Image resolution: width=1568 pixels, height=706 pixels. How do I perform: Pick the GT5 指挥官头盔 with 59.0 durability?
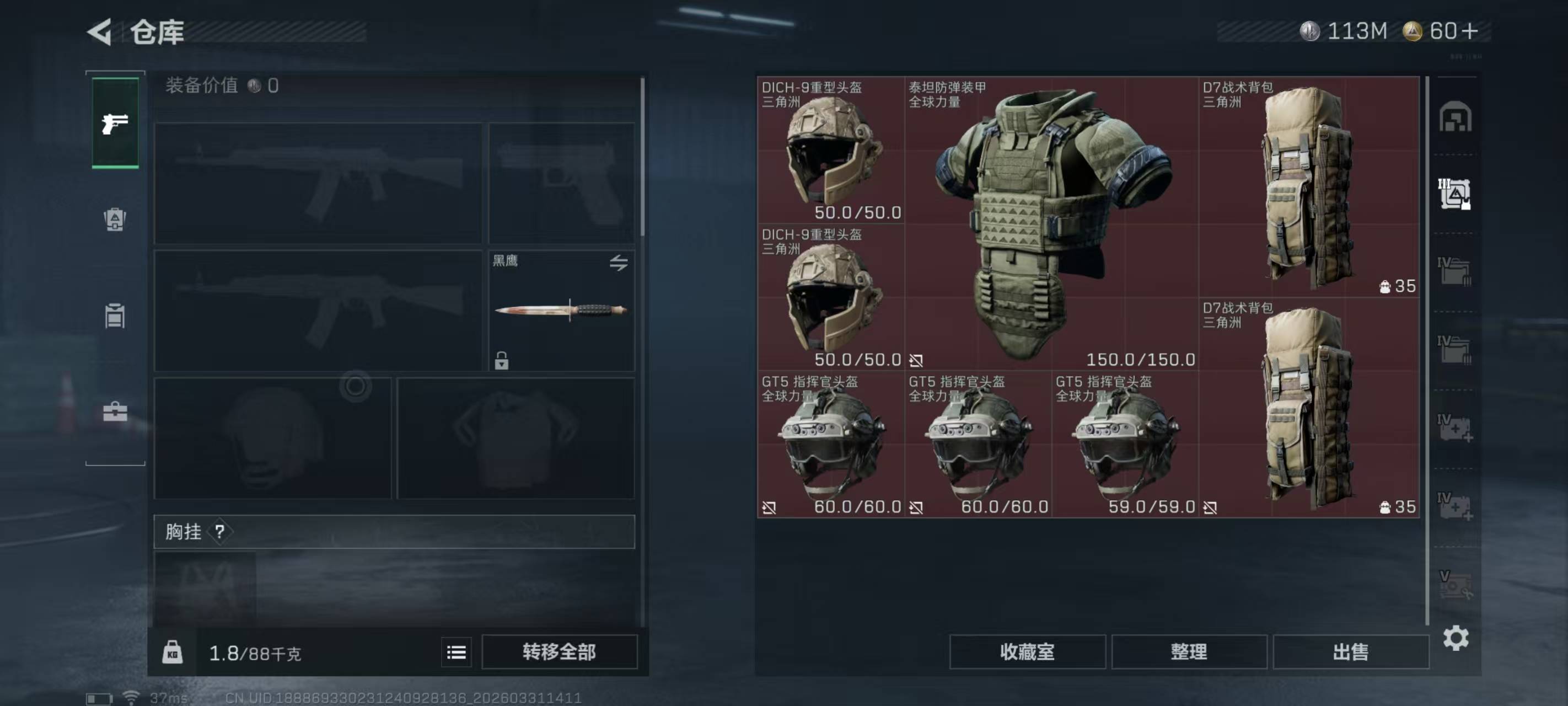coord(1125,445)
